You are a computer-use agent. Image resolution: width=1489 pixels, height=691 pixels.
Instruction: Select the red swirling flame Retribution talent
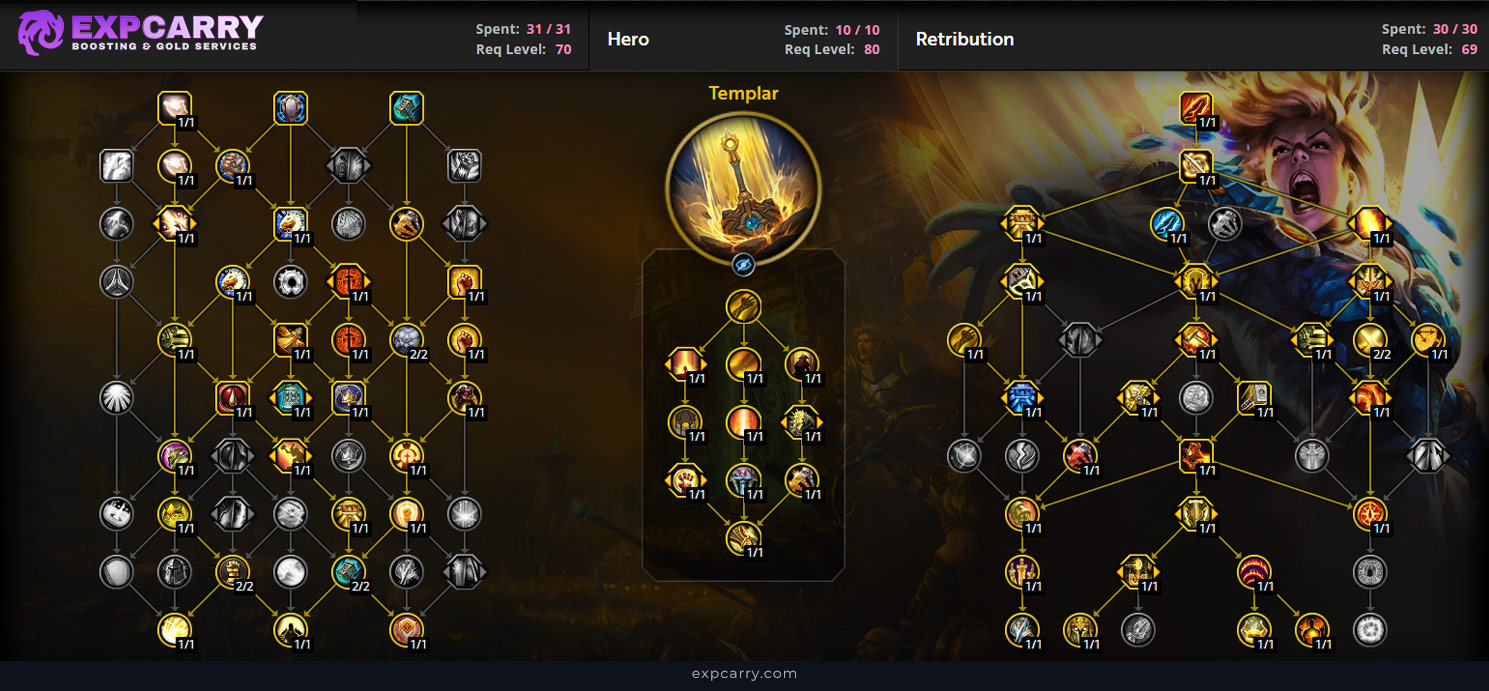(1254, 572)
